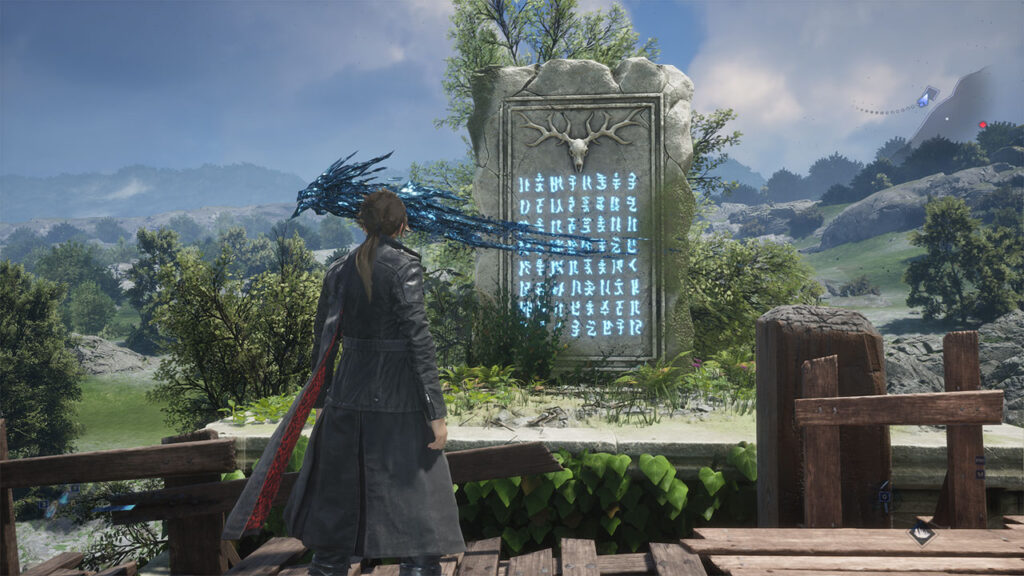Select the red diamond enemy marker
Image resolution: width=1024 pixels, height=576 pixels.
click(983, 125)
